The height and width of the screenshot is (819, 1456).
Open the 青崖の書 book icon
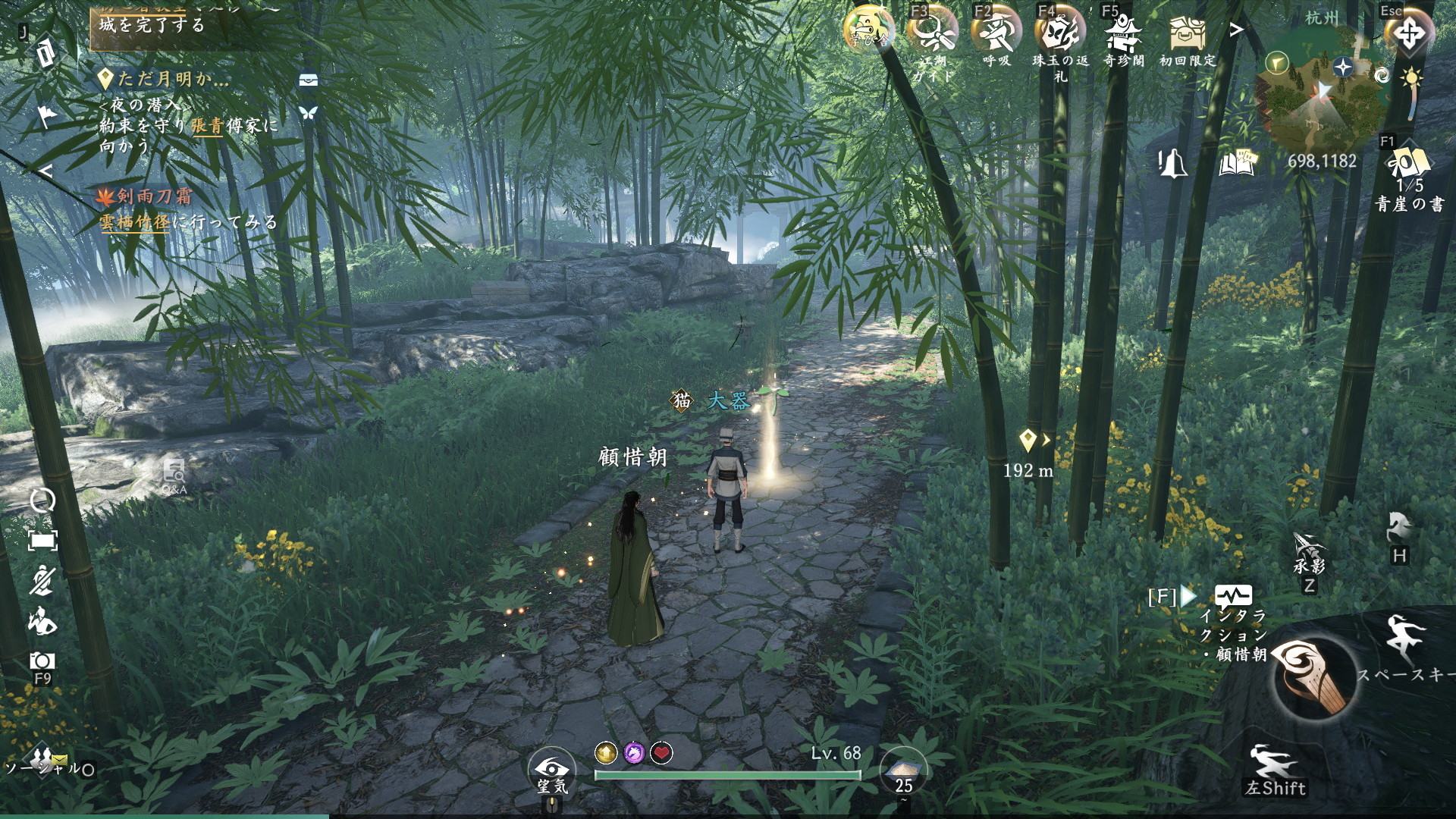point(1409,167)
